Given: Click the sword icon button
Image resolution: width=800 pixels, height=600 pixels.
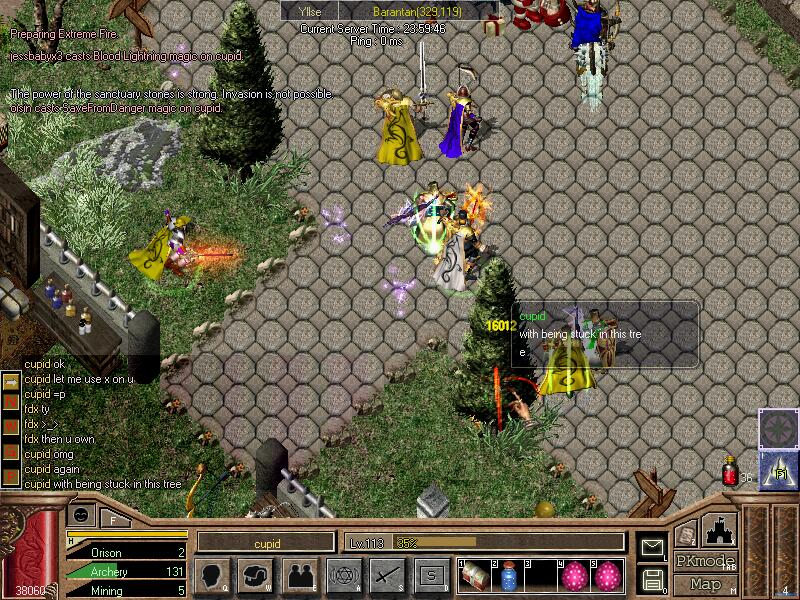Looking at the screenshot, I should (386, 575).
